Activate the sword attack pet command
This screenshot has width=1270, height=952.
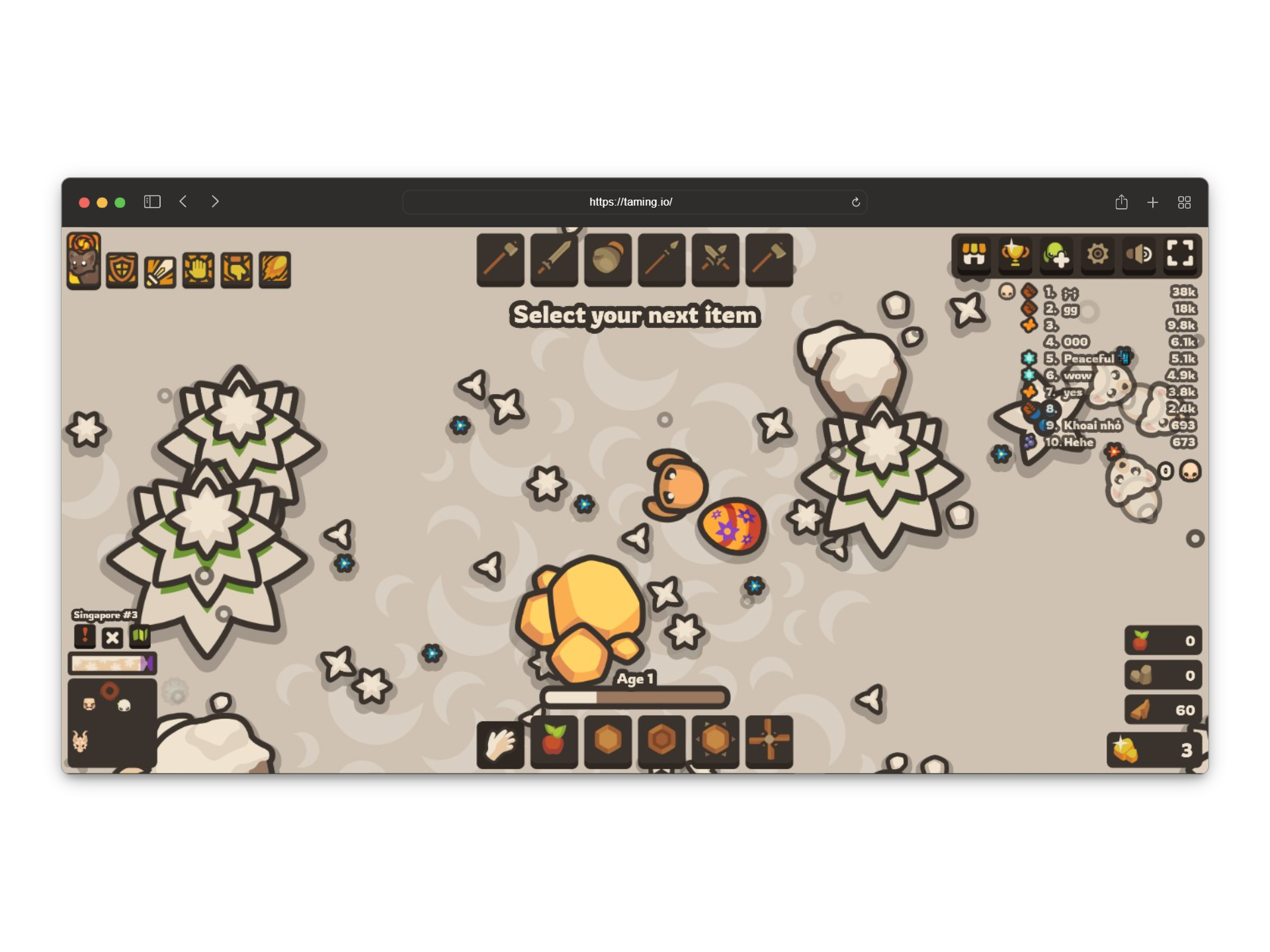[160, 271]
